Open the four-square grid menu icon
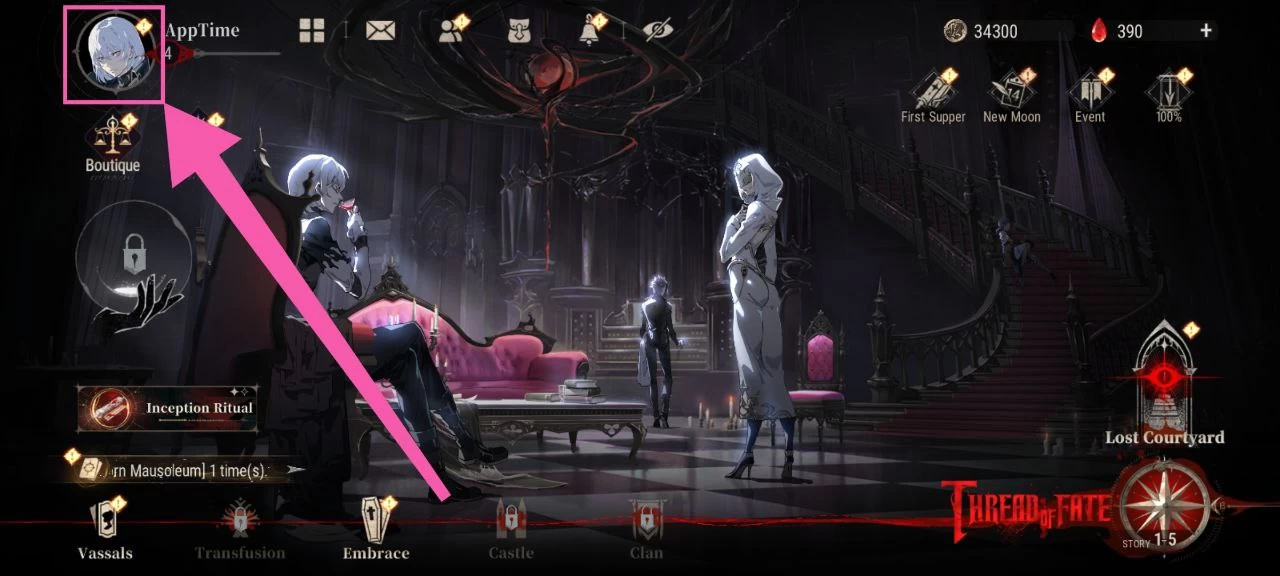 (312, 31)
